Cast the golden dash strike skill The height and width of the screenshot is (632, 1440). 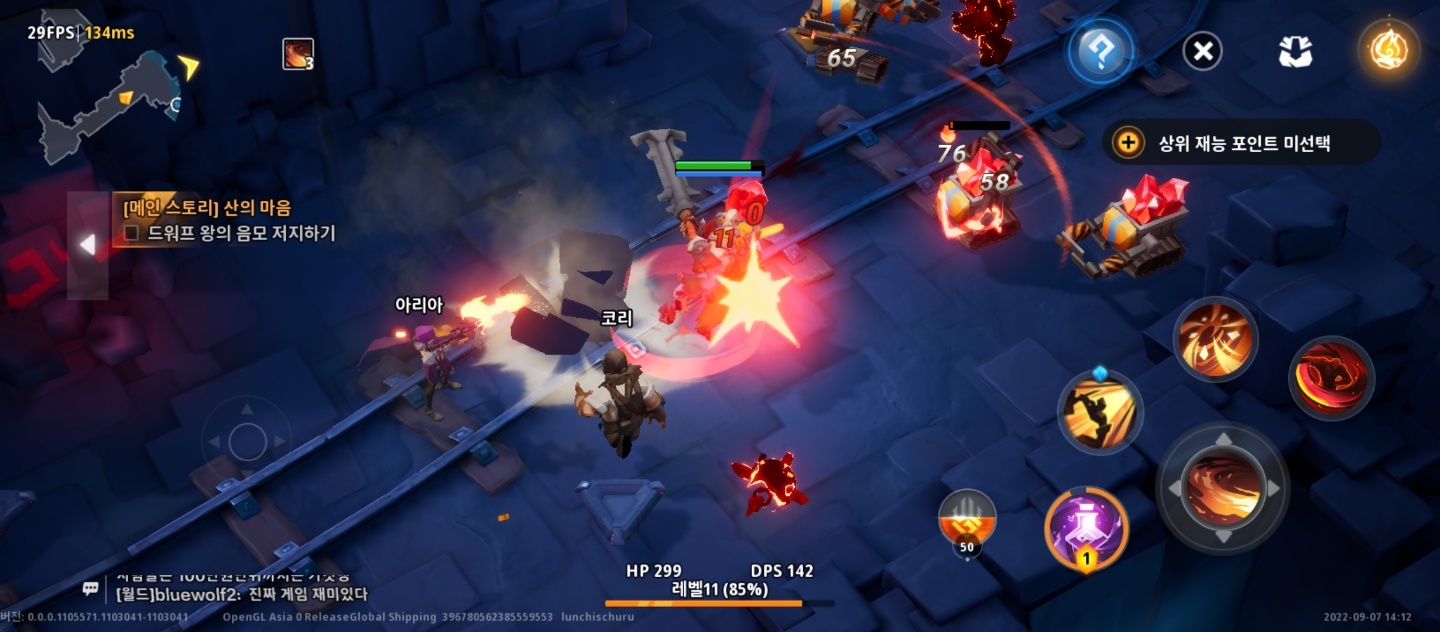(1100, 411)
